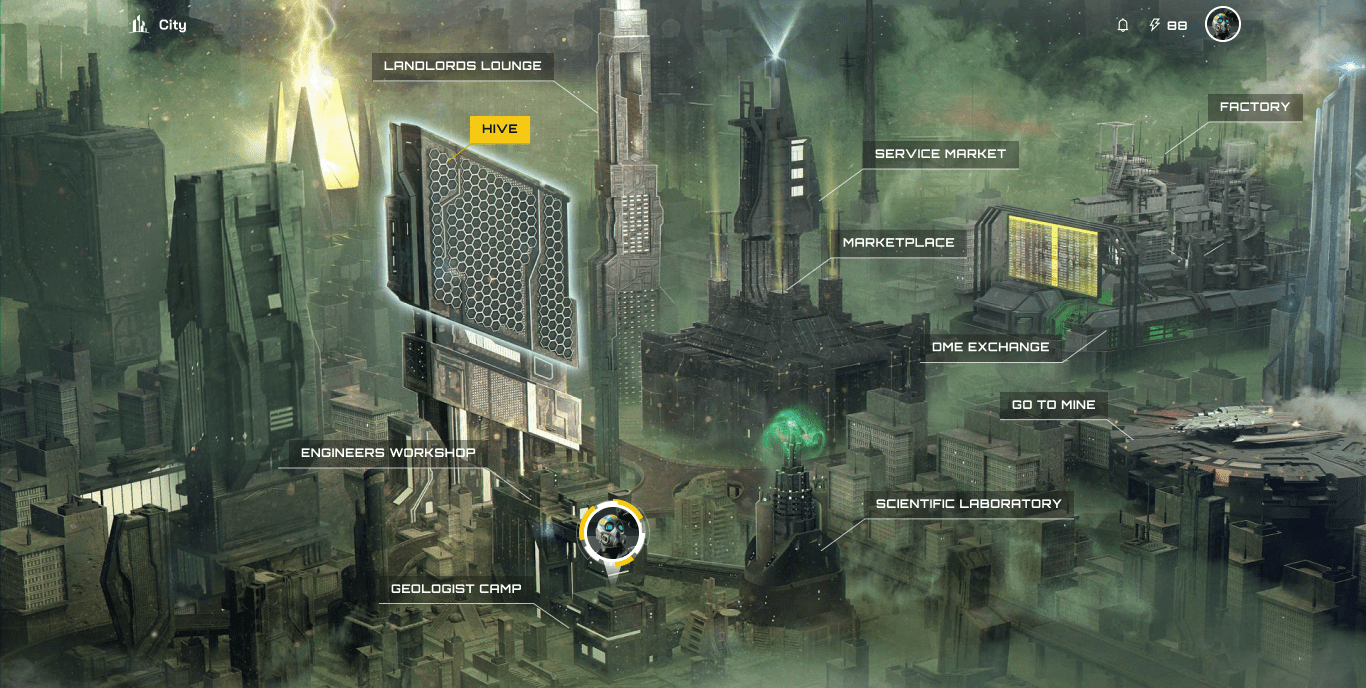The image size is (1366, 688).
Task: Visit the Factory location
Action: [x=1254, y=107]
